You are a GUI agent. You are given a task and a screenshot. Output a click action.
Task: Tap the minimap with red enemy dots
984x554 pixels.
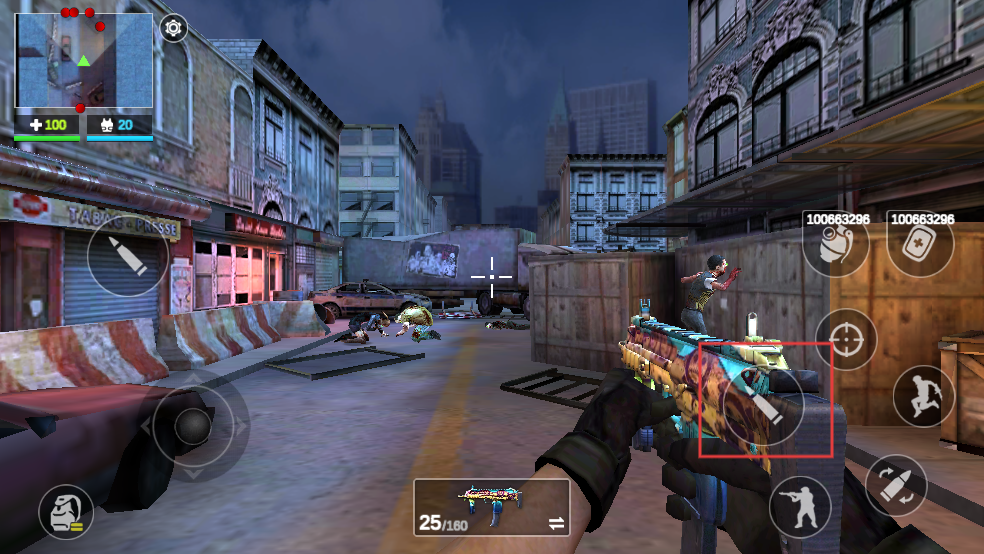click(84, 61)
